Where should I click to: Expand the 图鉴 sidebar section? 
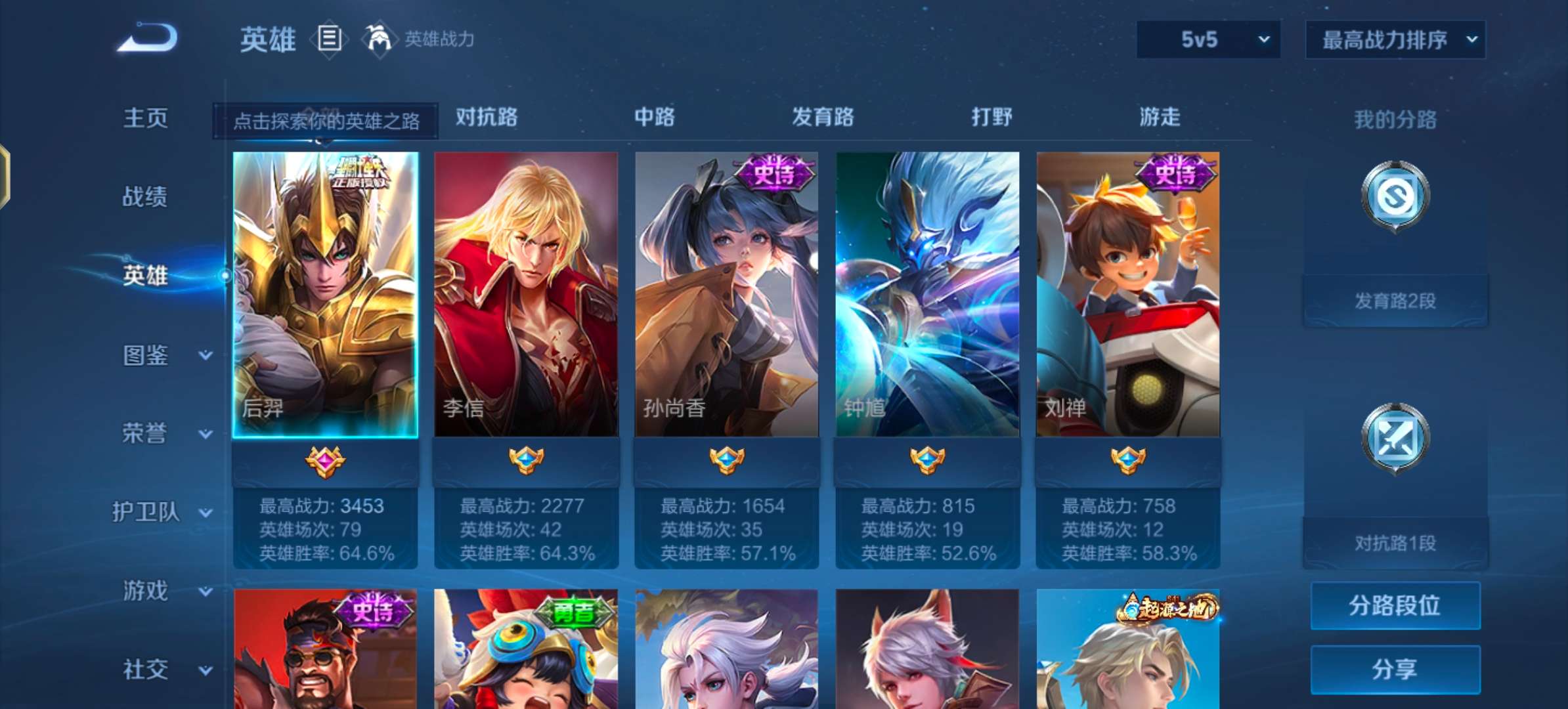click(x=146, y=355)
